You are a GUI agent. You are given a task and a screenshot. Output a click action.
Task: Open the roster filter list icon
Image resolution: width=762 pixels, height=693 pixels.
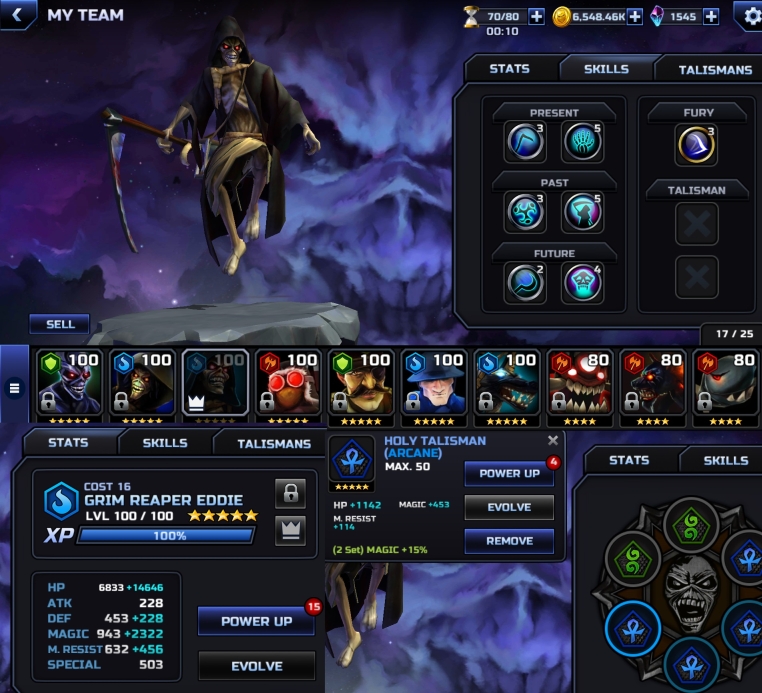coord(14,387)
